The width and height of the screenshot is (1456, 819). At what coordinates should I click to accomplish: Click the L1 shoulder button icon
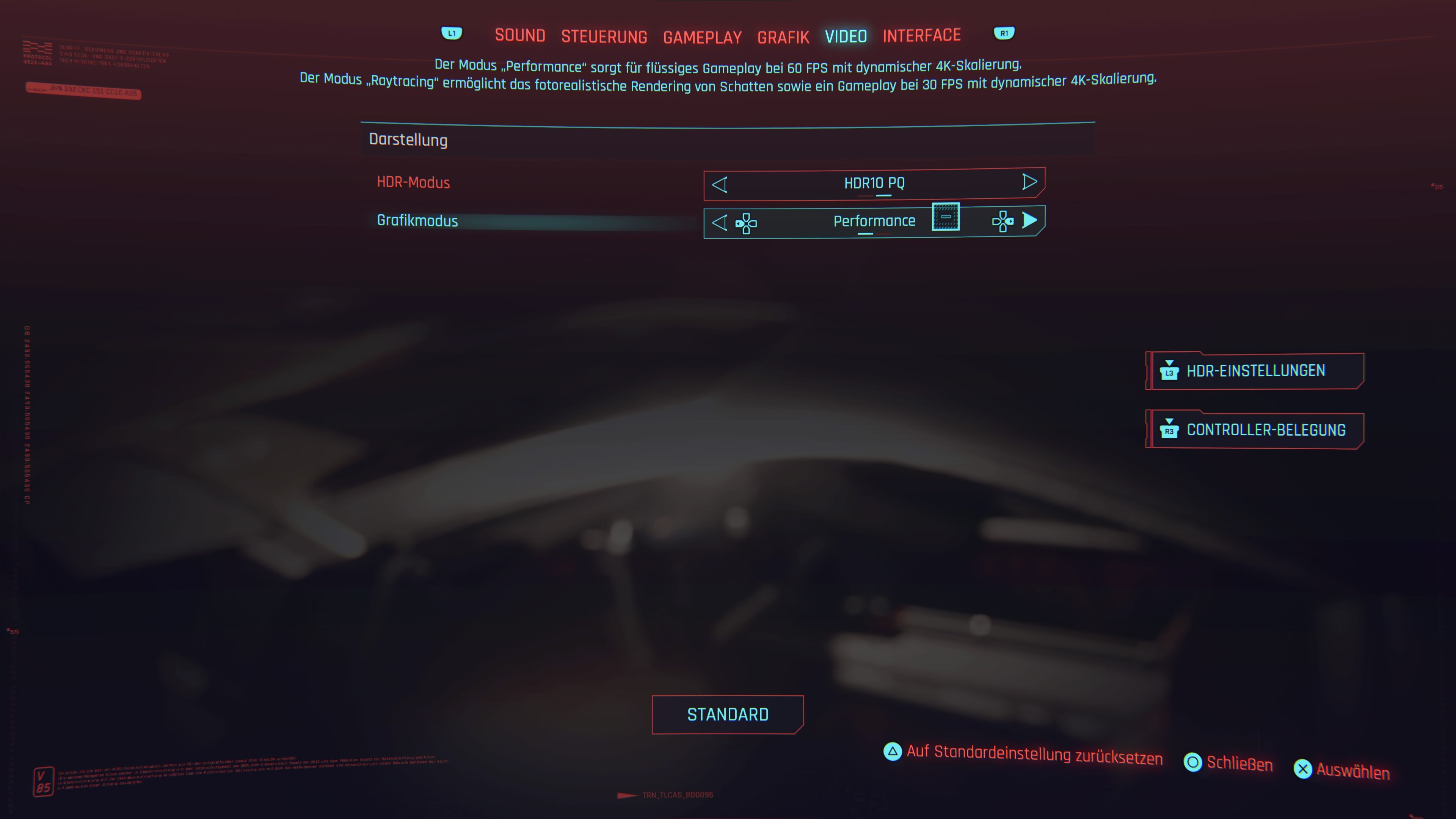[452, 33]
